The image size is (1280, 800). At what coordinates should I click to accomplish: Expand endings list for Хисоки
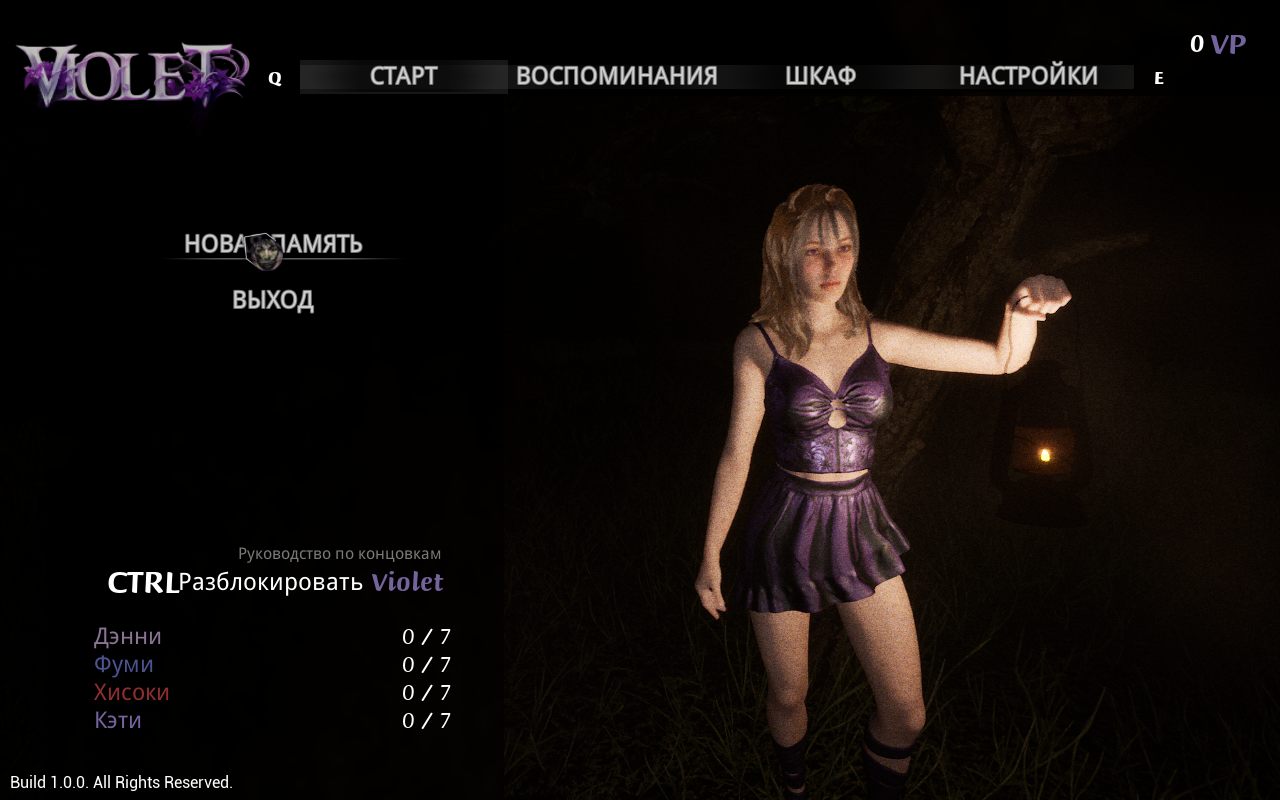pyautogui.click(x=130, y=691)
